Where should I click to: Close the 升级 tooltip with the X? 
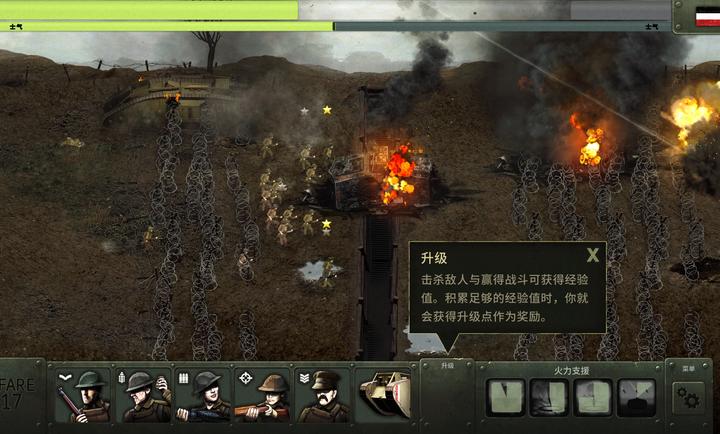(593, 255)
